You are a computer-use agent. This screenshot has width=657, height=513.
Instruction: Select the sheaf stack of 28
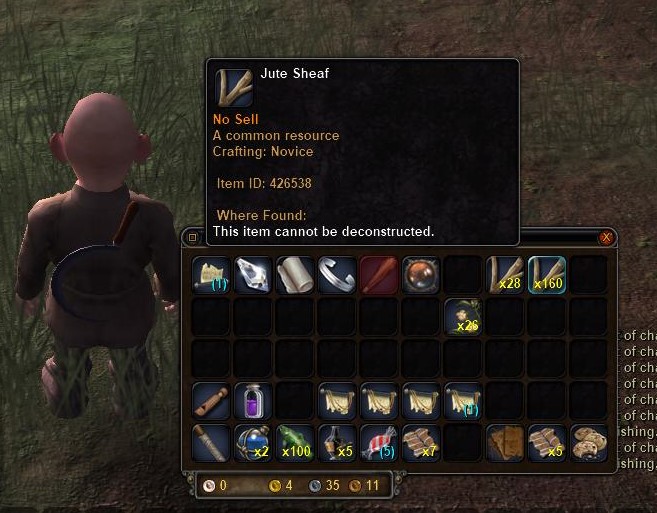pos(505,274)
